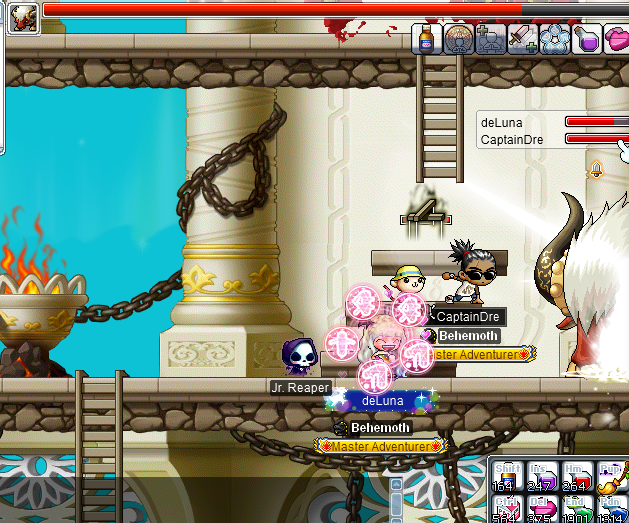
Task: Select the round brown emblem buff icon
Action: click(458, 39)
